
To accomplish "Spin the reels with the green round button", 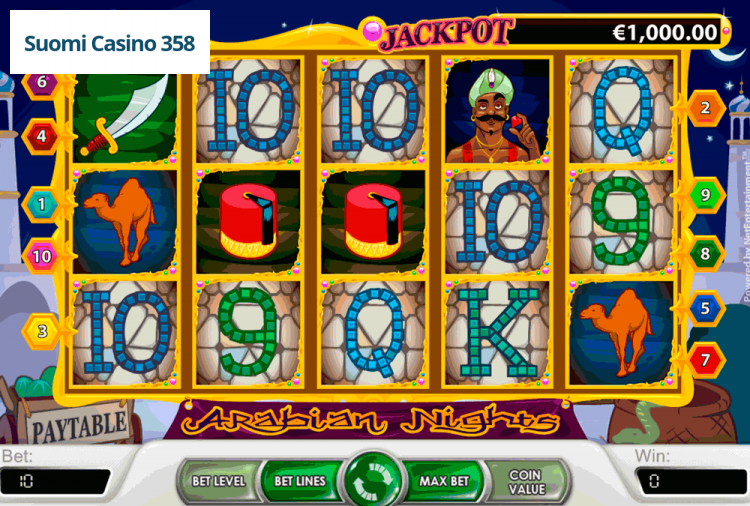I will pyautogui.click(x=373, y=480).
